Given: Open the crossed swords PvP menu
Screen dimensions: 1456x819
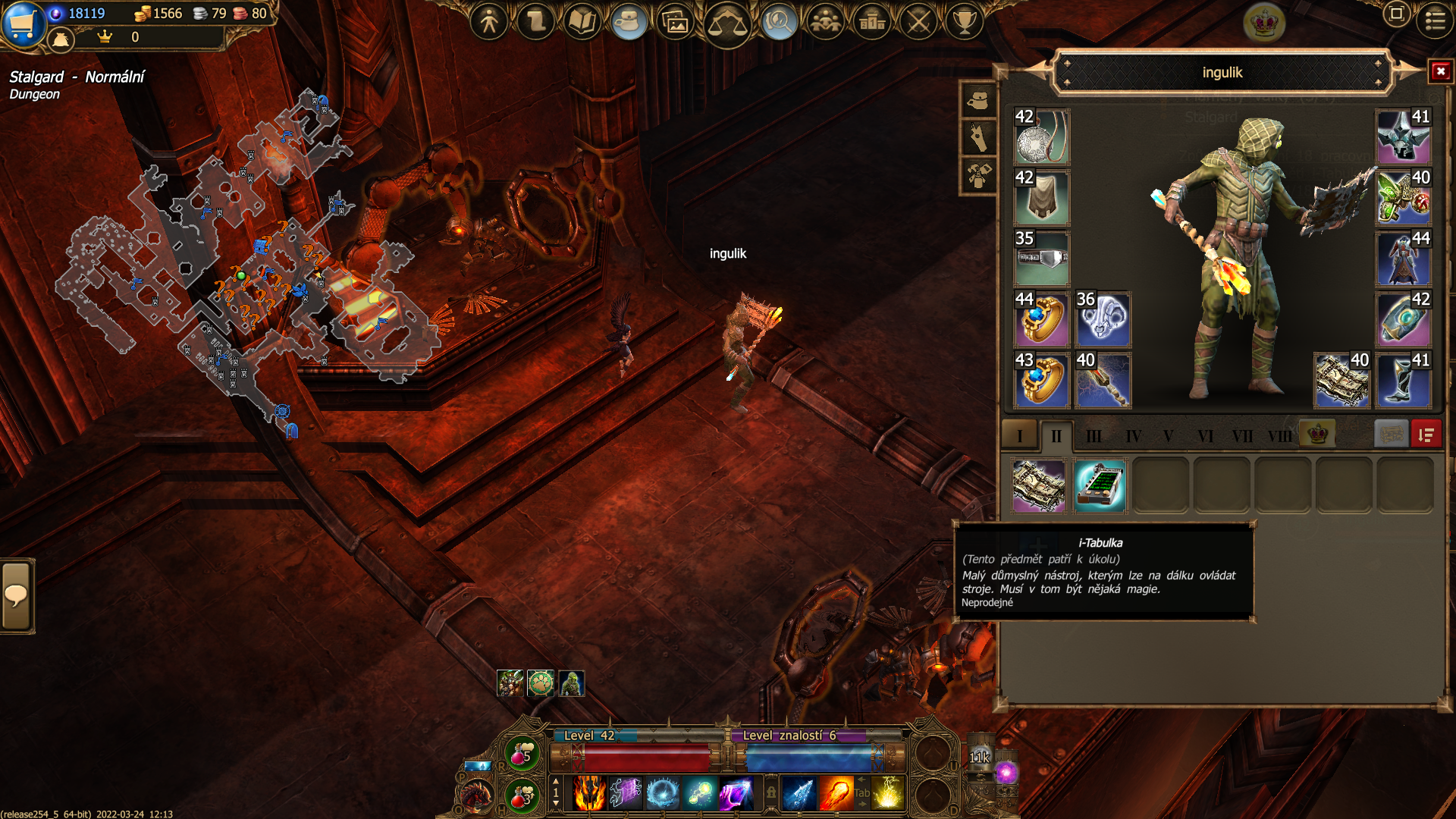Looking at the screenshot, I should (918, 21).
